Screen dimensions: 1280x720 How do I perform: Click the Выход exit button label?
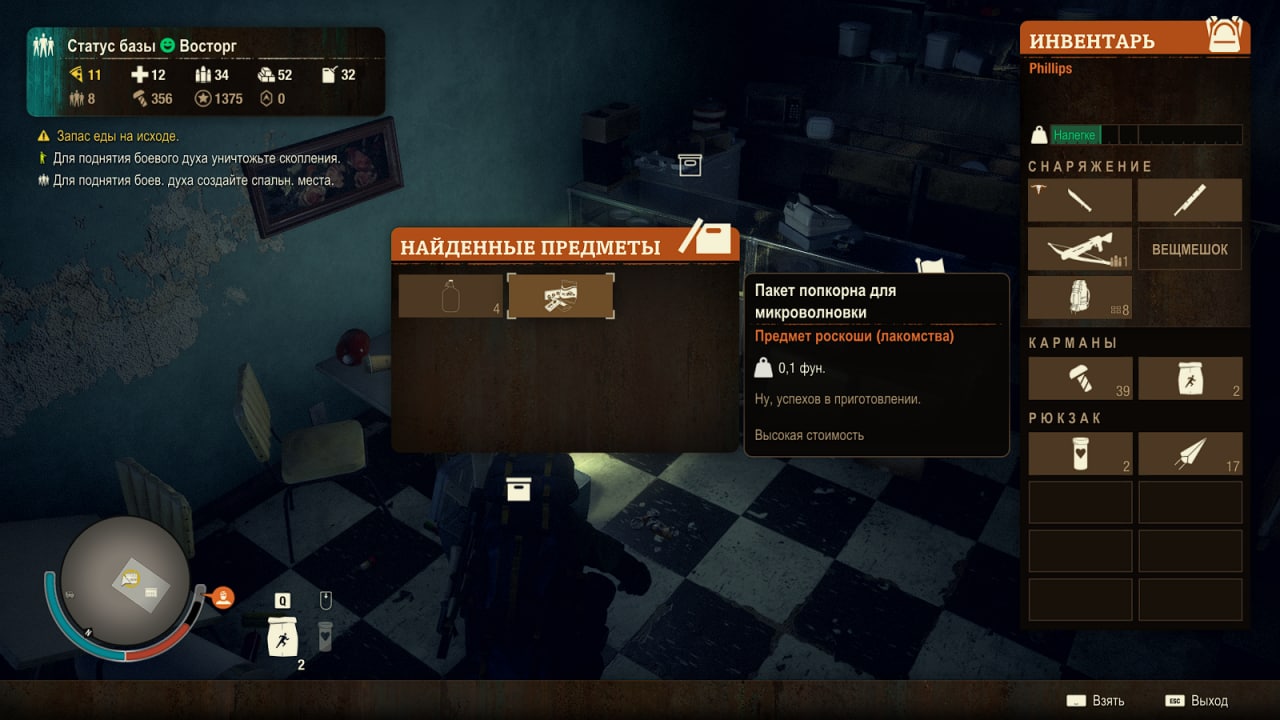(1209, 701)
